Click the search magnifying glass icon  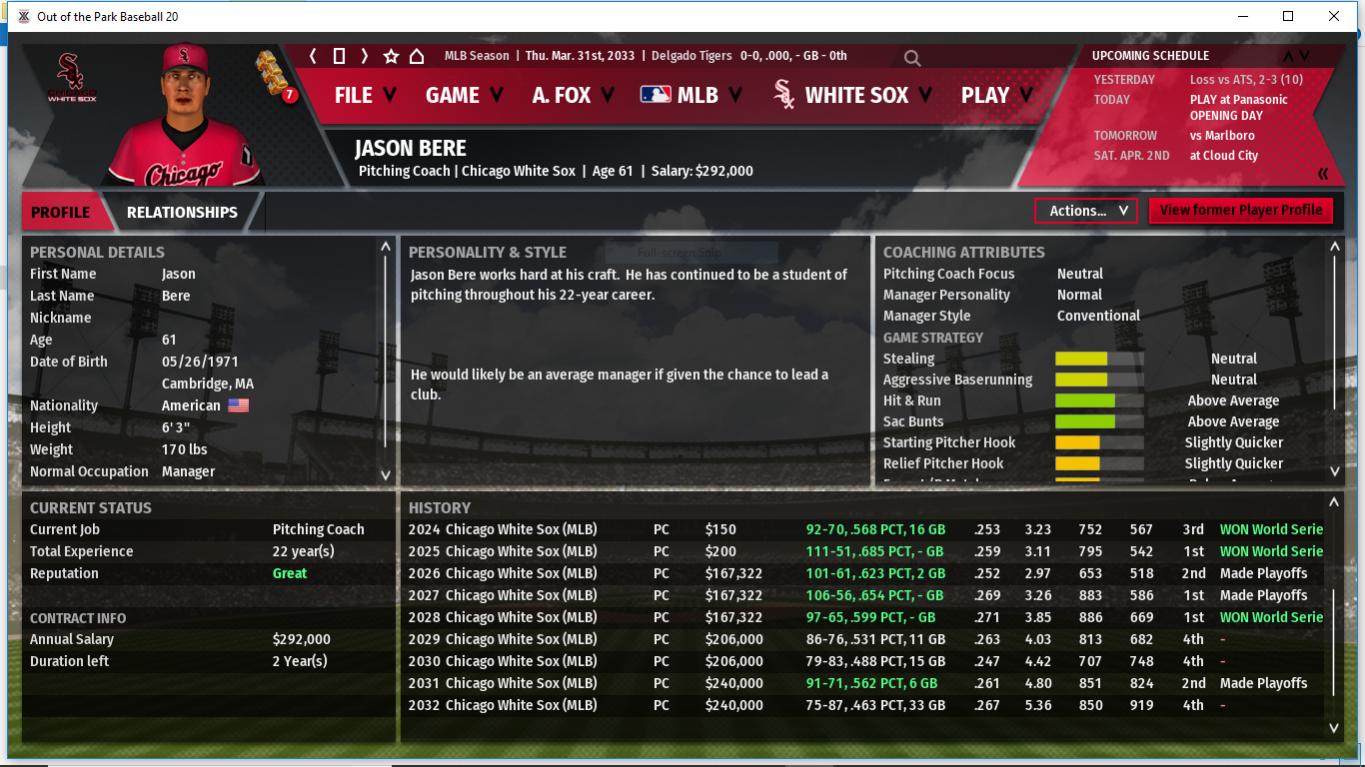tap(912, 58)
